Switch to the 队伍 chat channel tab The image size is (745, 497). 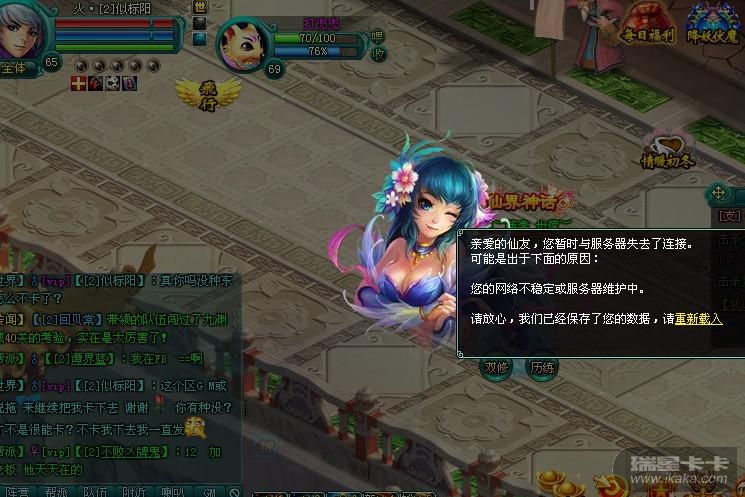click(94, 491)
